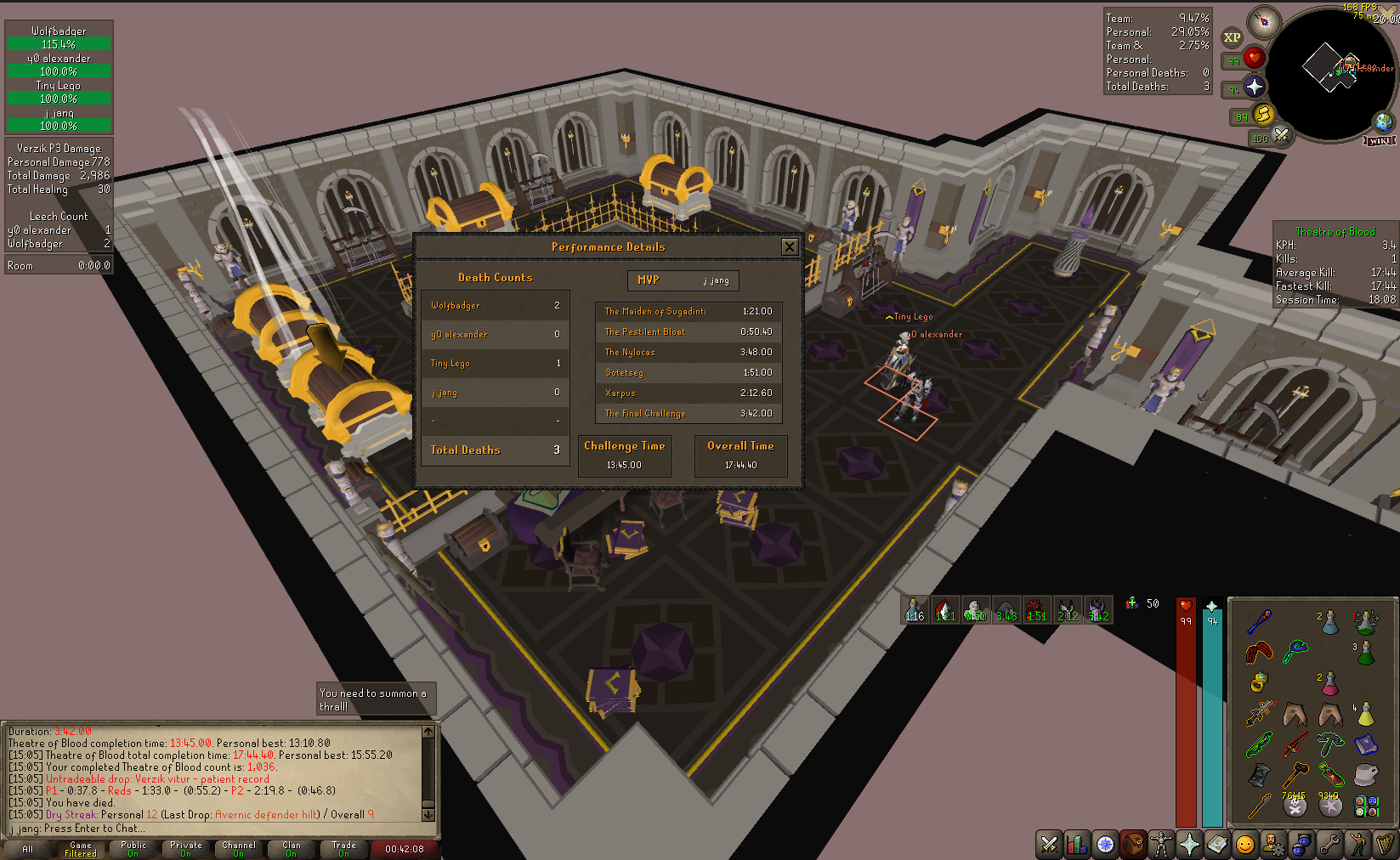
Task: Open the Spellbook tab
Action: pyautogui.click(x=1217, y=844)
